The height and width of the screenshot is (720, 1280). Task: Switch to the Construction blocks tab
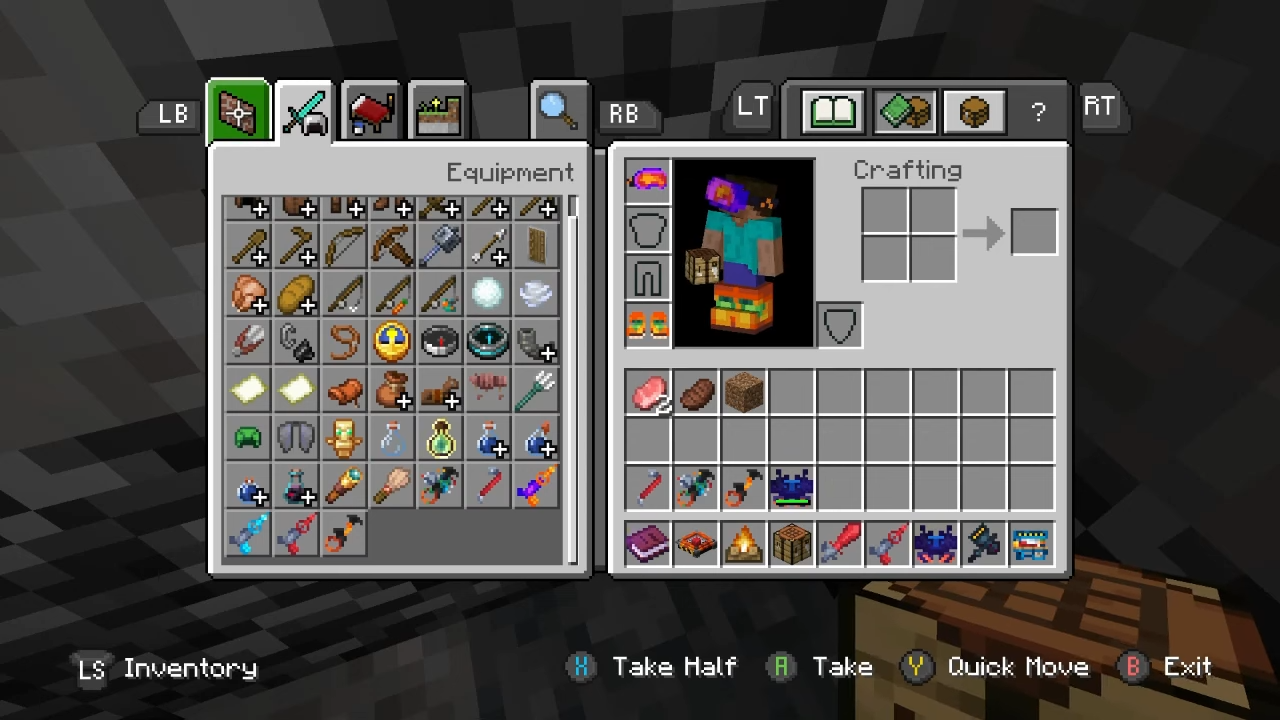coord(238,112)
